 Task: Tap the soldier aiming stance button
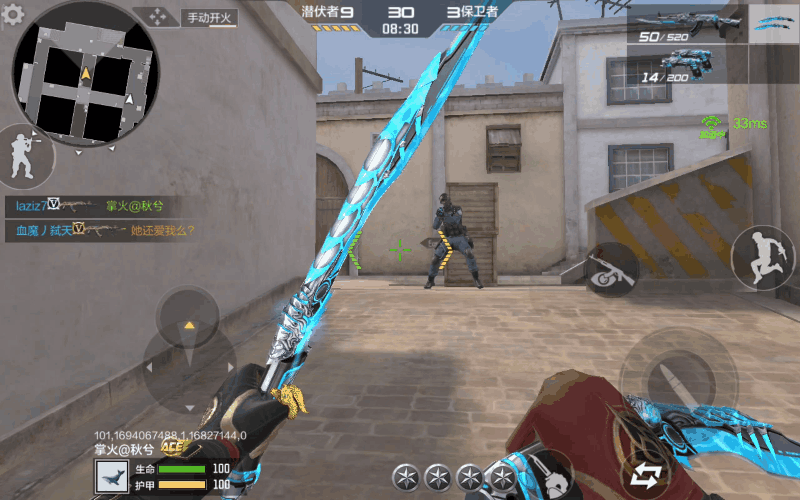point(22,157)
